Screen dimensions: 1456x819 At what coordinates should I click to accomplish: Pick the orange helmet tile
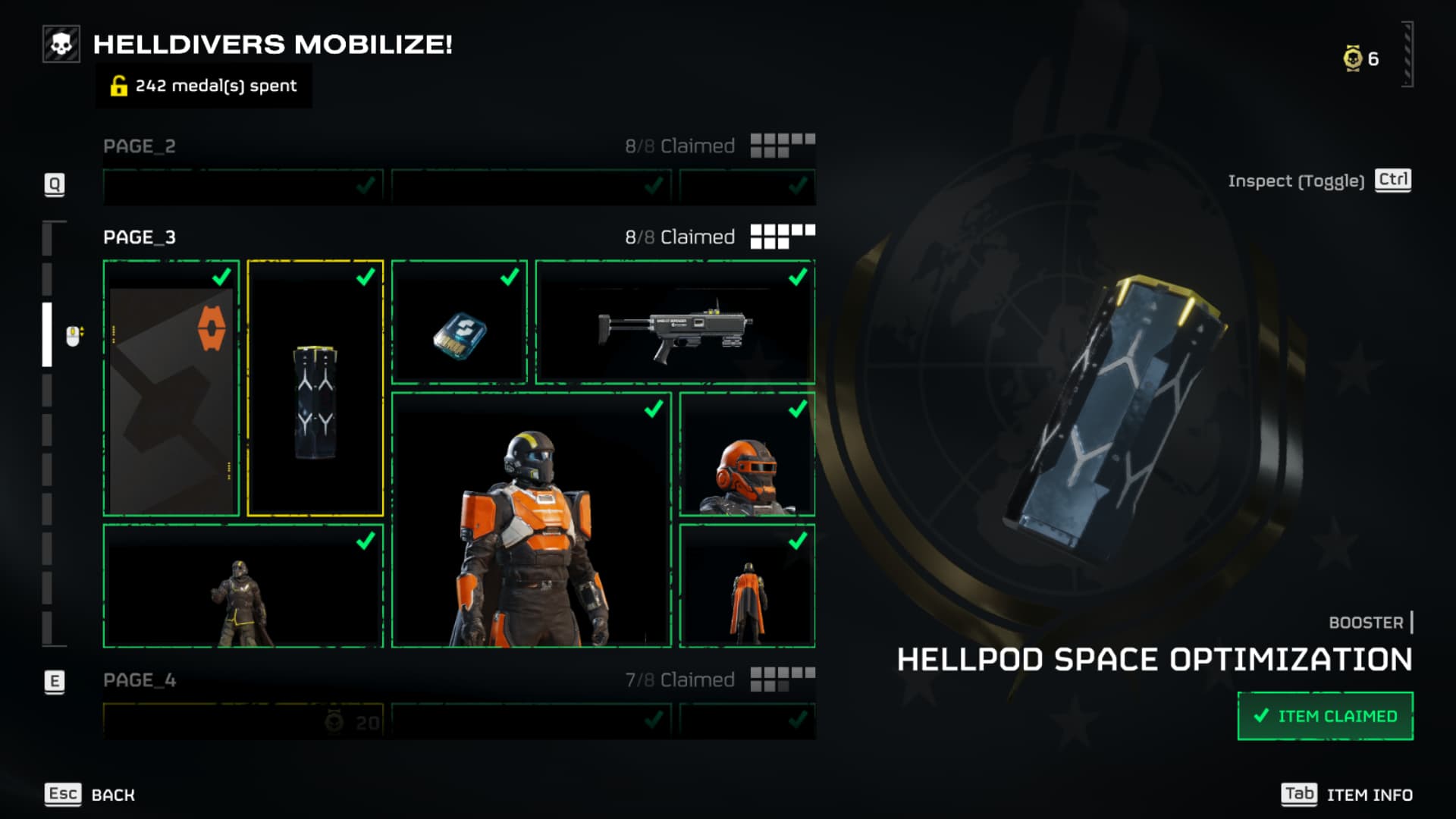[x=747, y=454]
